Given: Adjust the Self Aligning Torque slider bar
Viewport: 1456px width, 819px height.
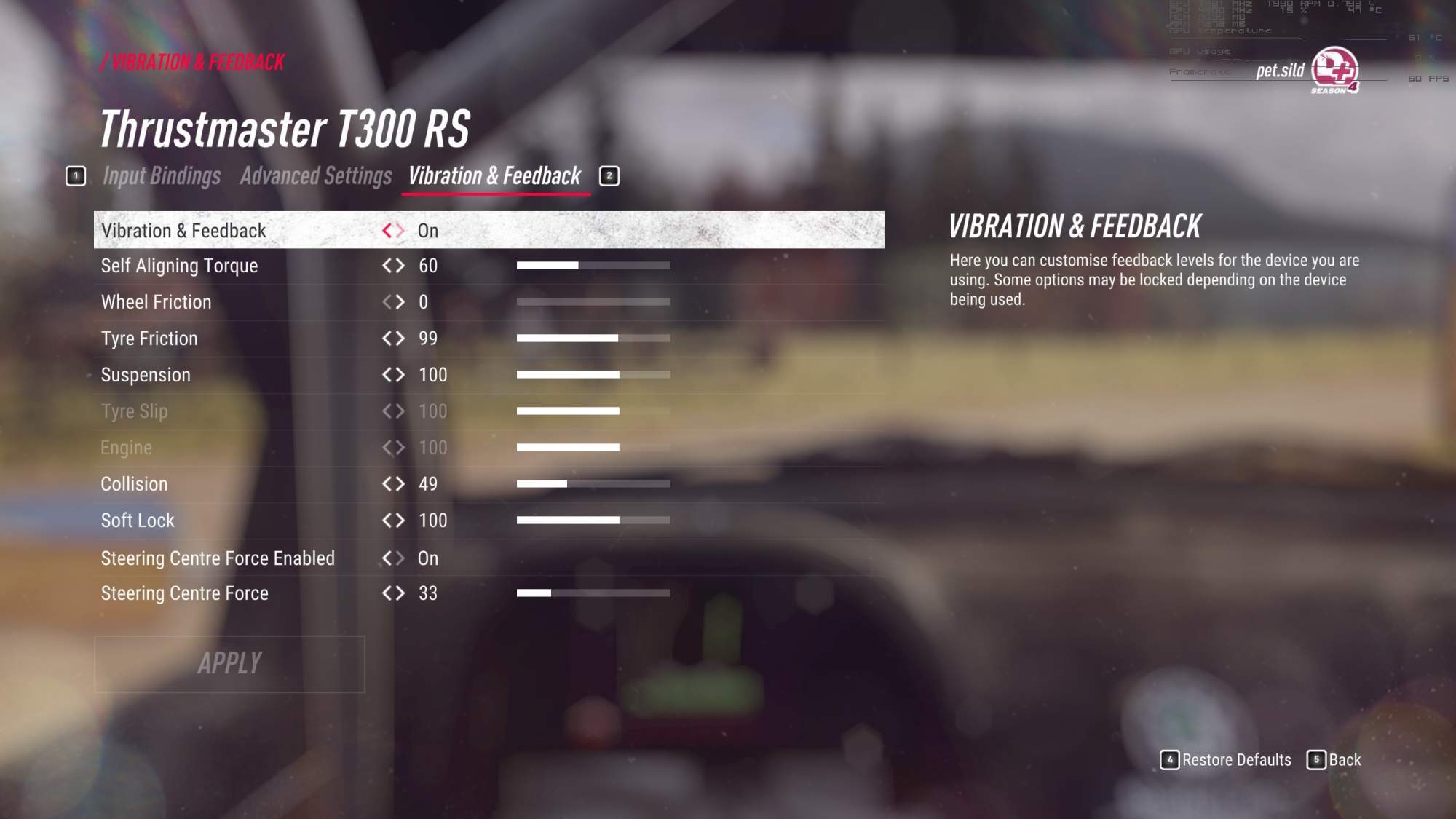Looking at the screenshot, I should pyautogui.click(x=593, y=266).
